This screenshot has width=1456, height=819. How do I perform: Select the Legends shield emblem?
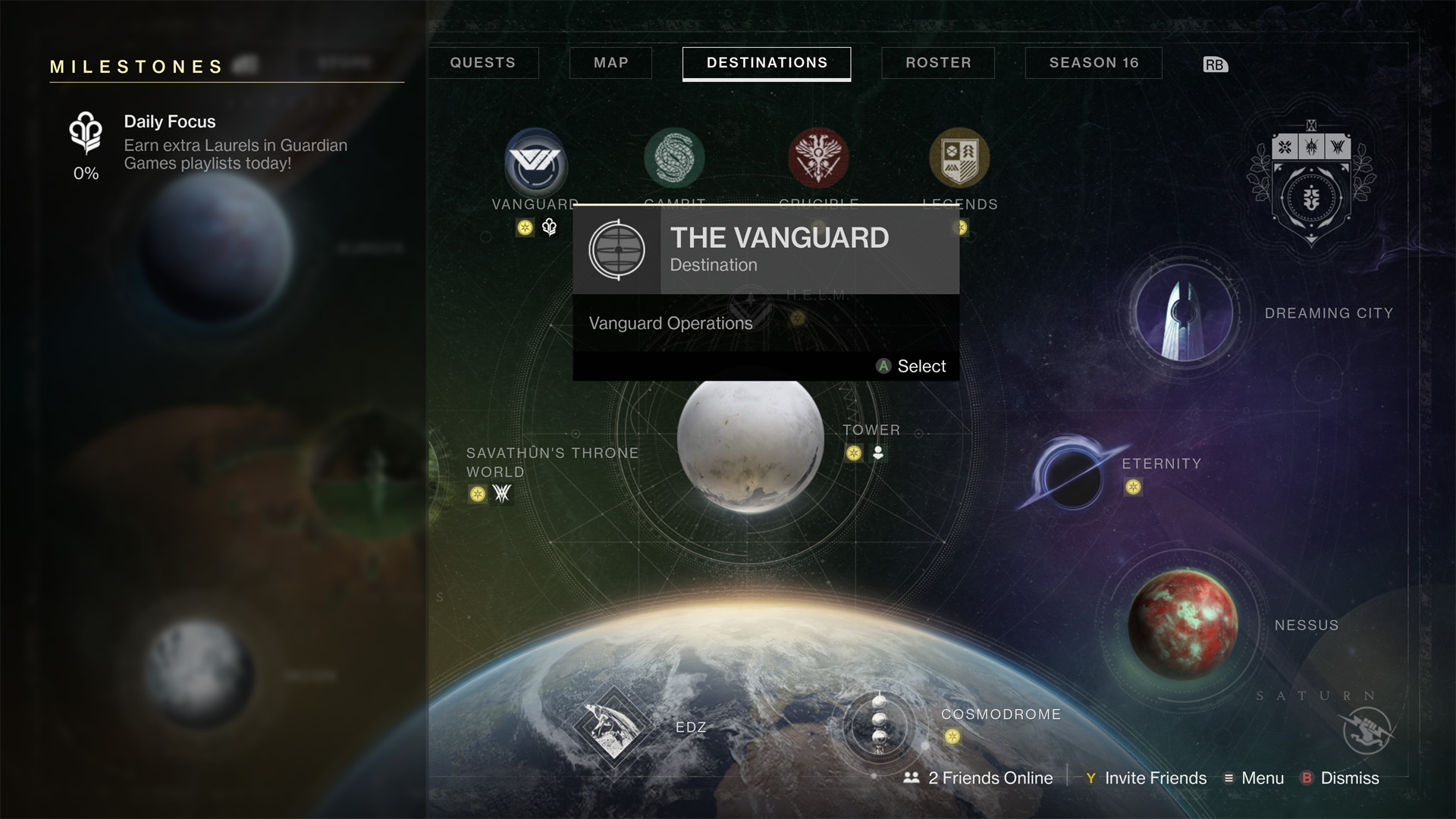(959, 158)
